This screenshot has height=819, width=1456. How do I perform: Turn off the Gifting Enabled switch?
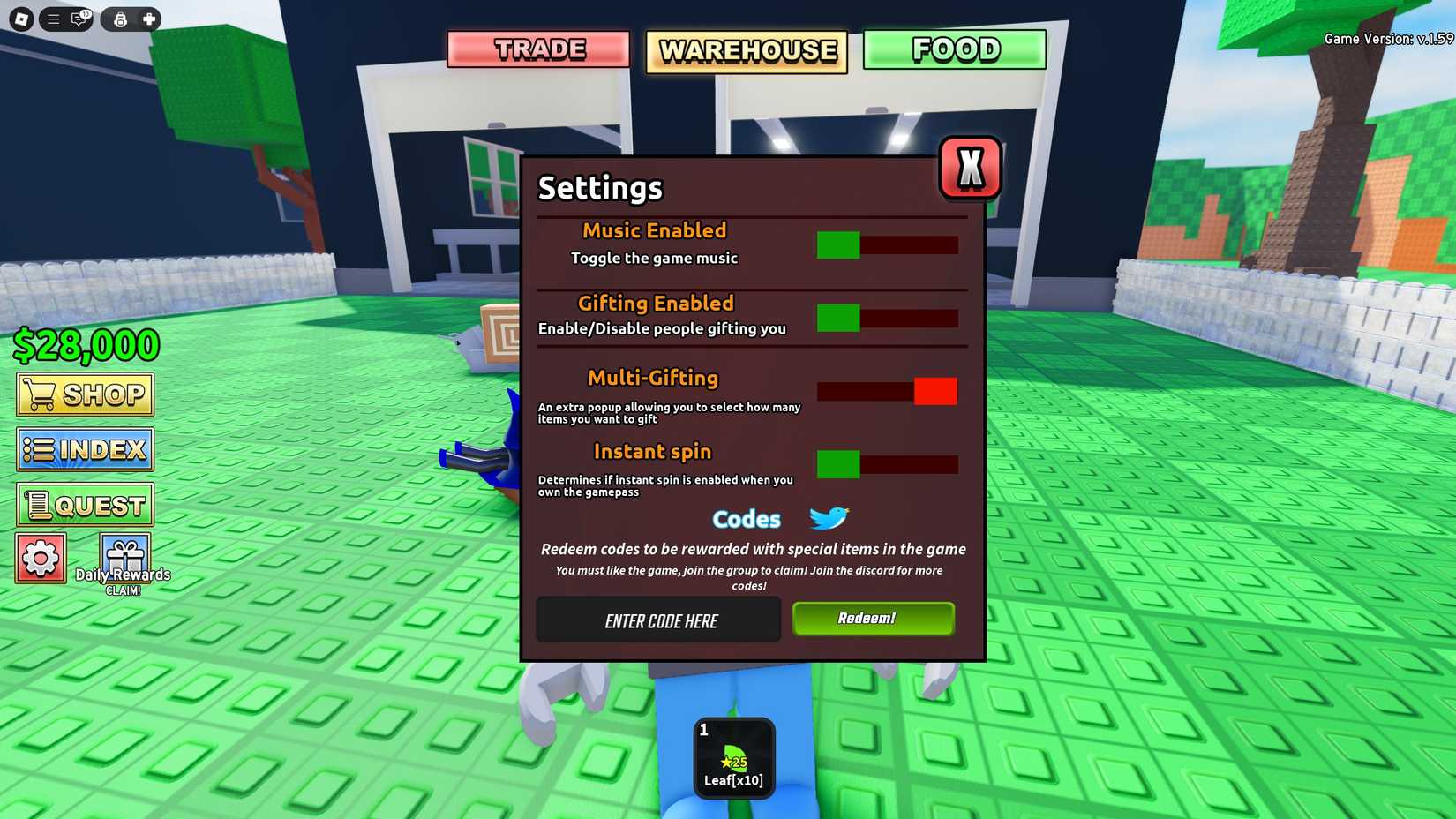[x=887, y=319]
